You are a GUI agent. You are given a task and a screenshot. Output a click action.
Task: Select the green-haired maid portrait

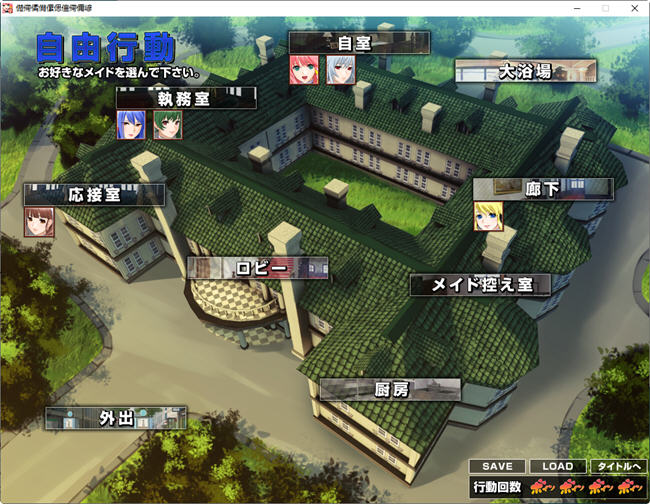tap(167, 125)
